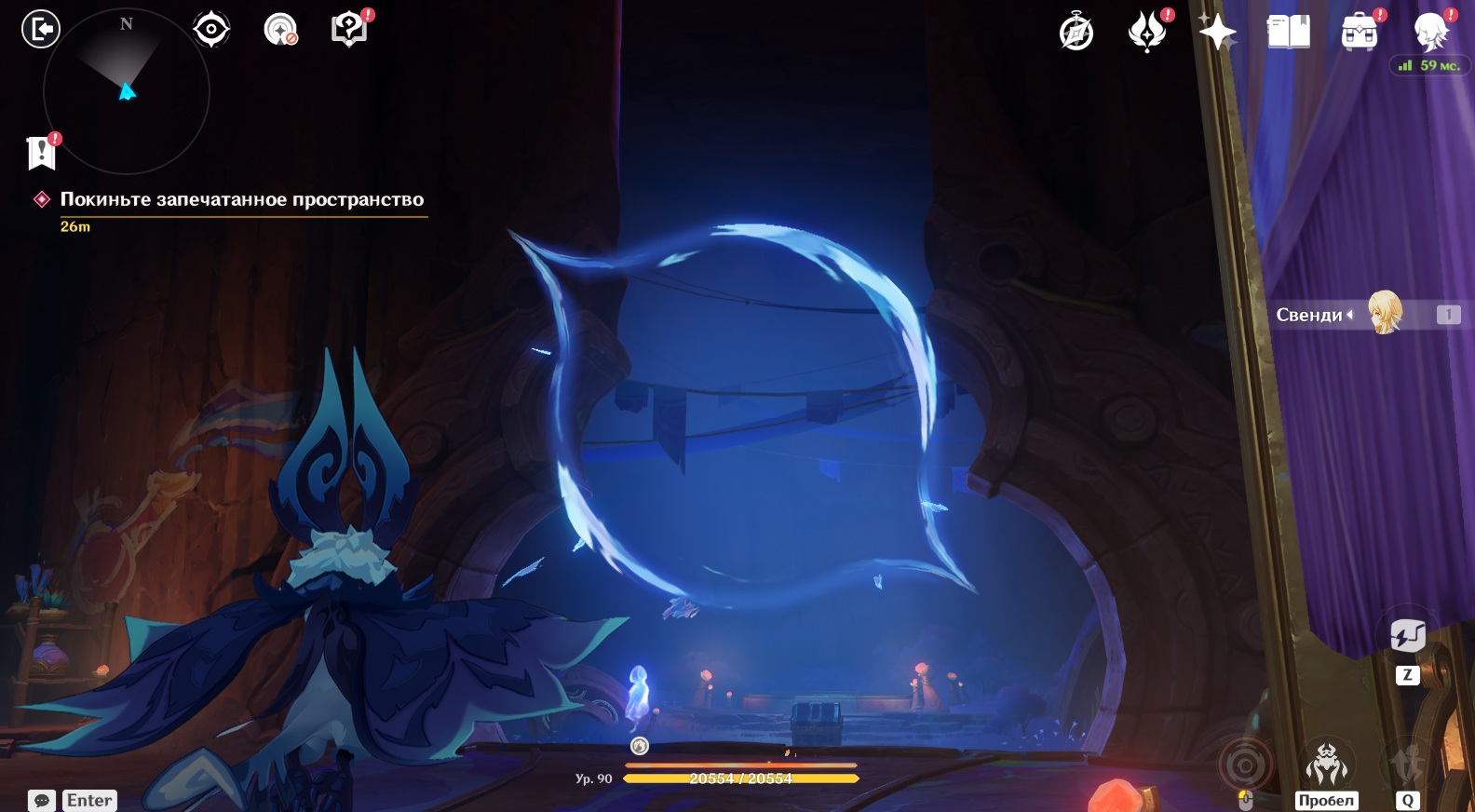The width and height of the screenshot is (1475, 812).
Task: Click the round swirl button
Action: click(1245, 765)
